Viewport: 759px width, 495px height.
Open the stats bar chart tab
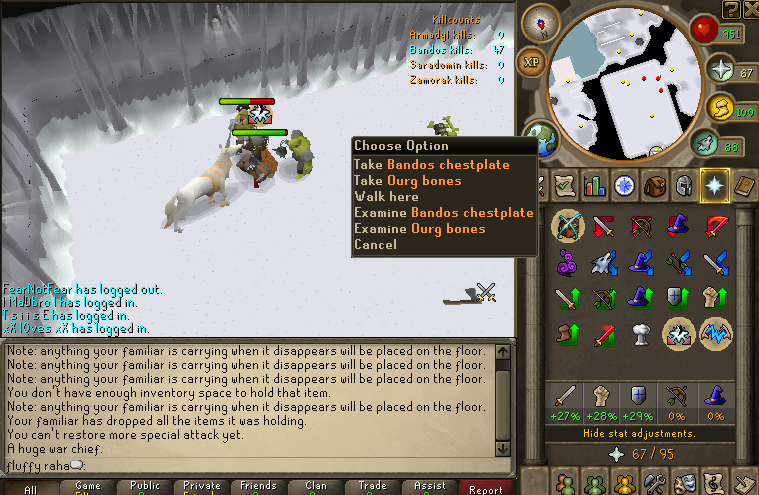[596, 186]
